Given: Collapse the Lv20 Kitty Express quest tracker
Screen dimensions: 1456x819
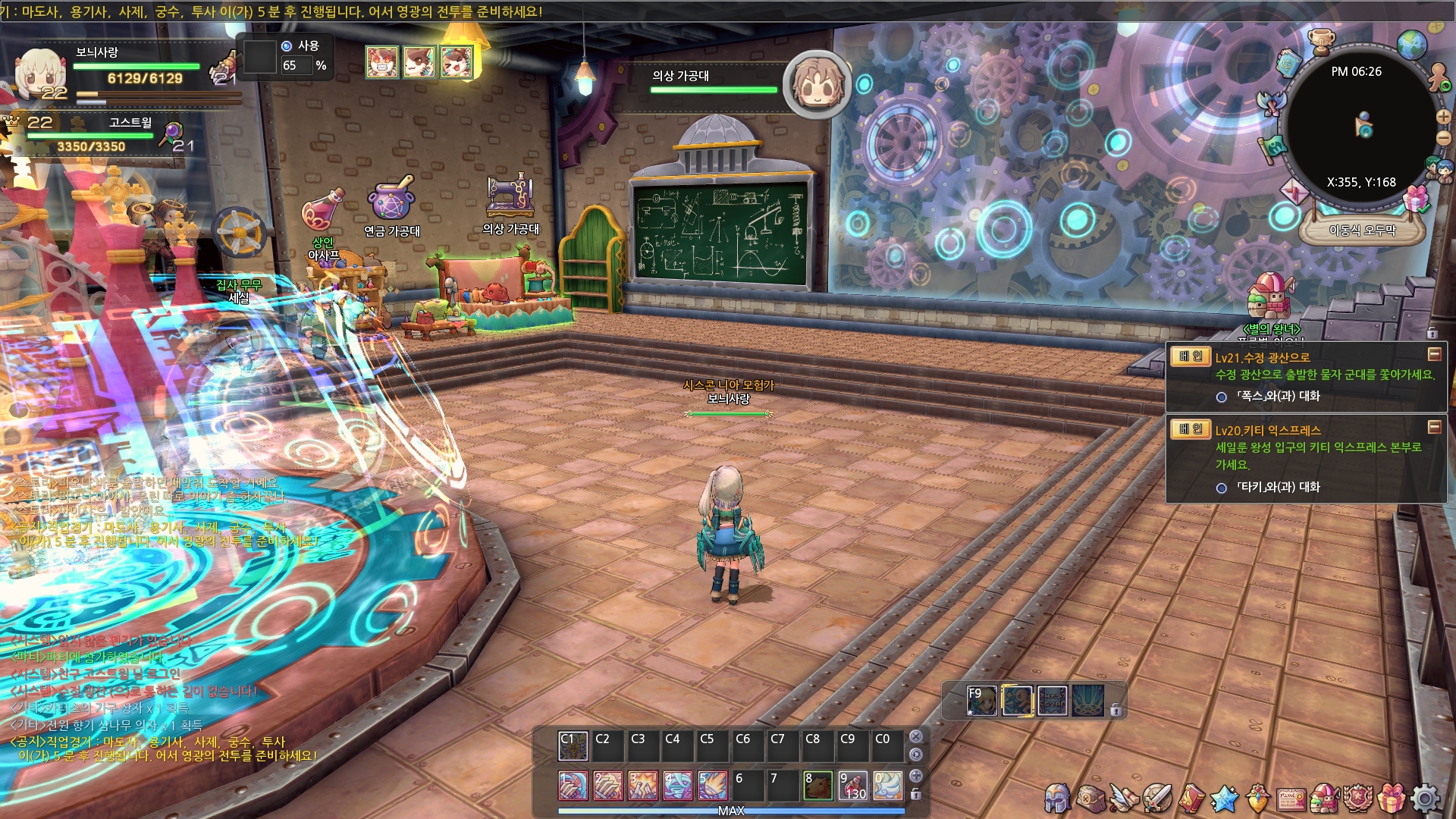Looking at the screenshot, I should click(1434, 427).
